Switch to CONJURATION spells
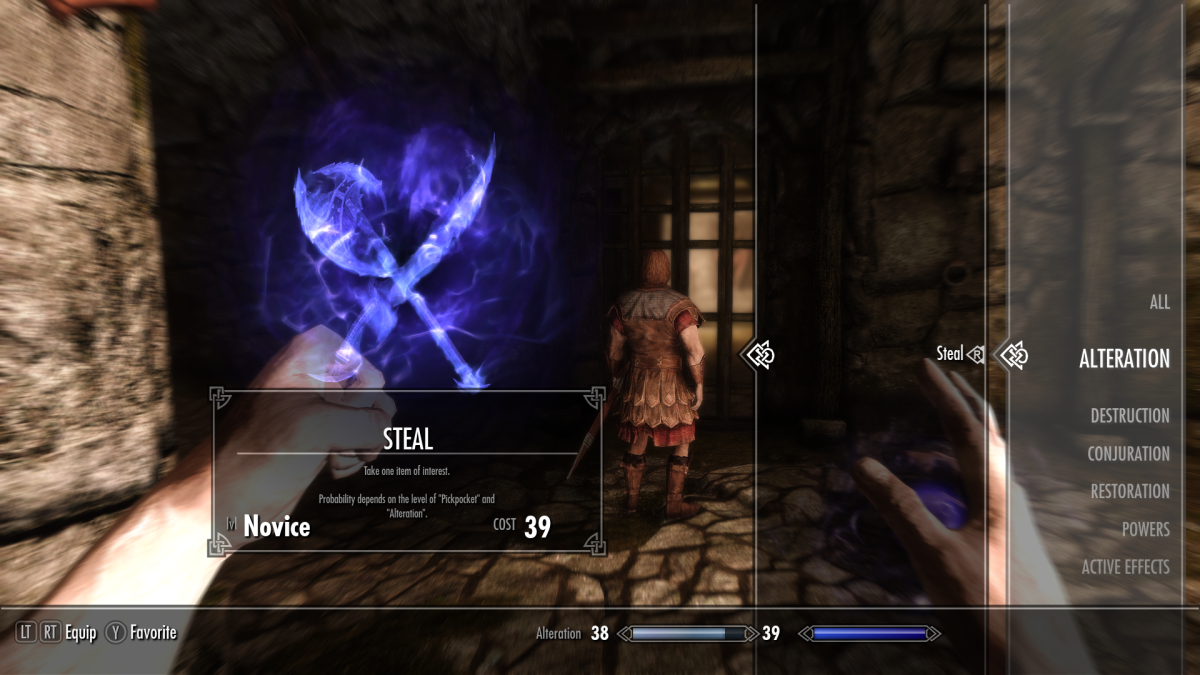The height and width of the screenshot is (675, 1200). pyautogui.click(x=1128, y=454)
